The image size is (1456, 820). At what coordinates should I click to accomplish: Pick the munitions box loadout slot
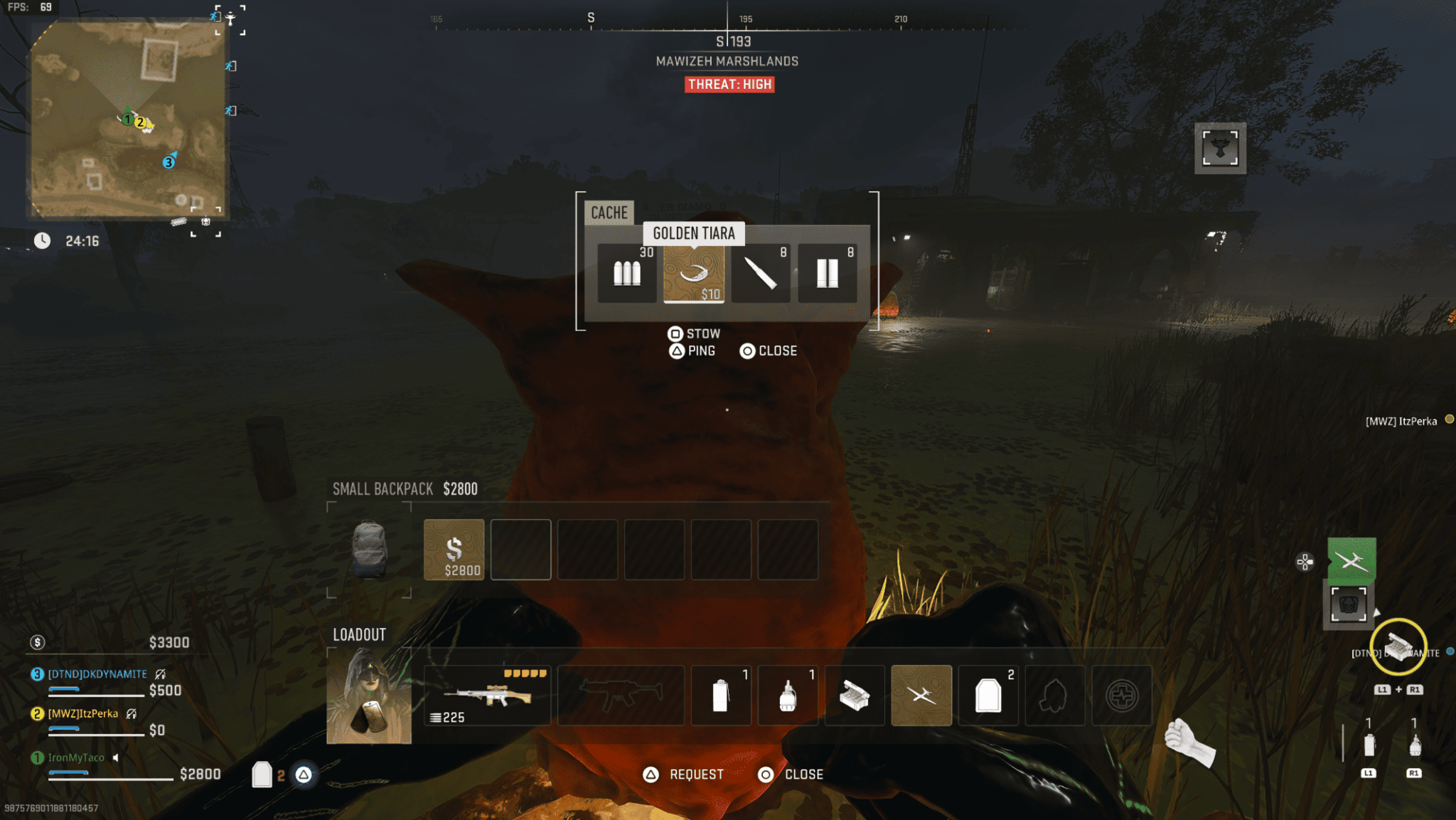pos(854,695)
